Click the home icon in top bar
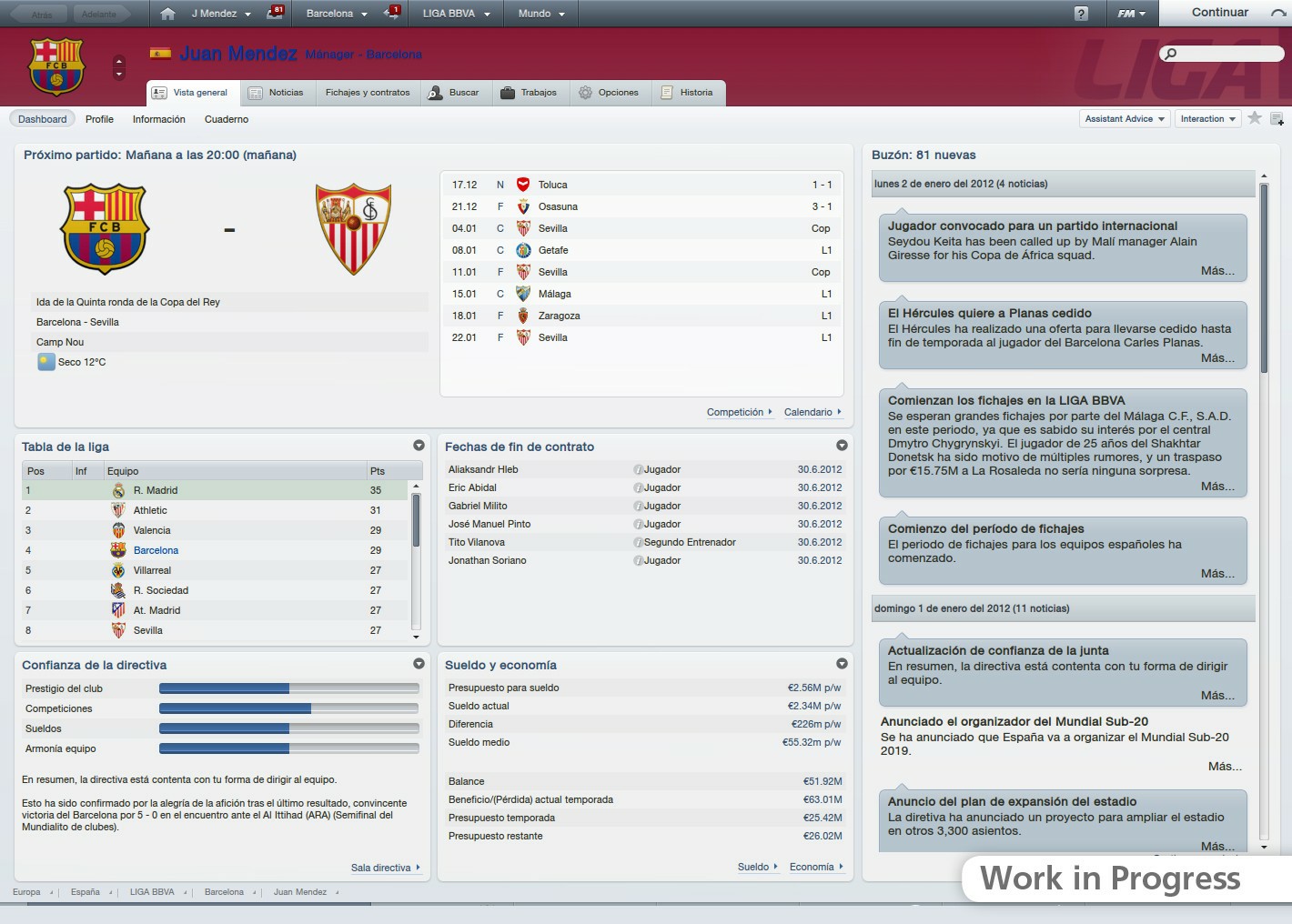 point(166,13)
